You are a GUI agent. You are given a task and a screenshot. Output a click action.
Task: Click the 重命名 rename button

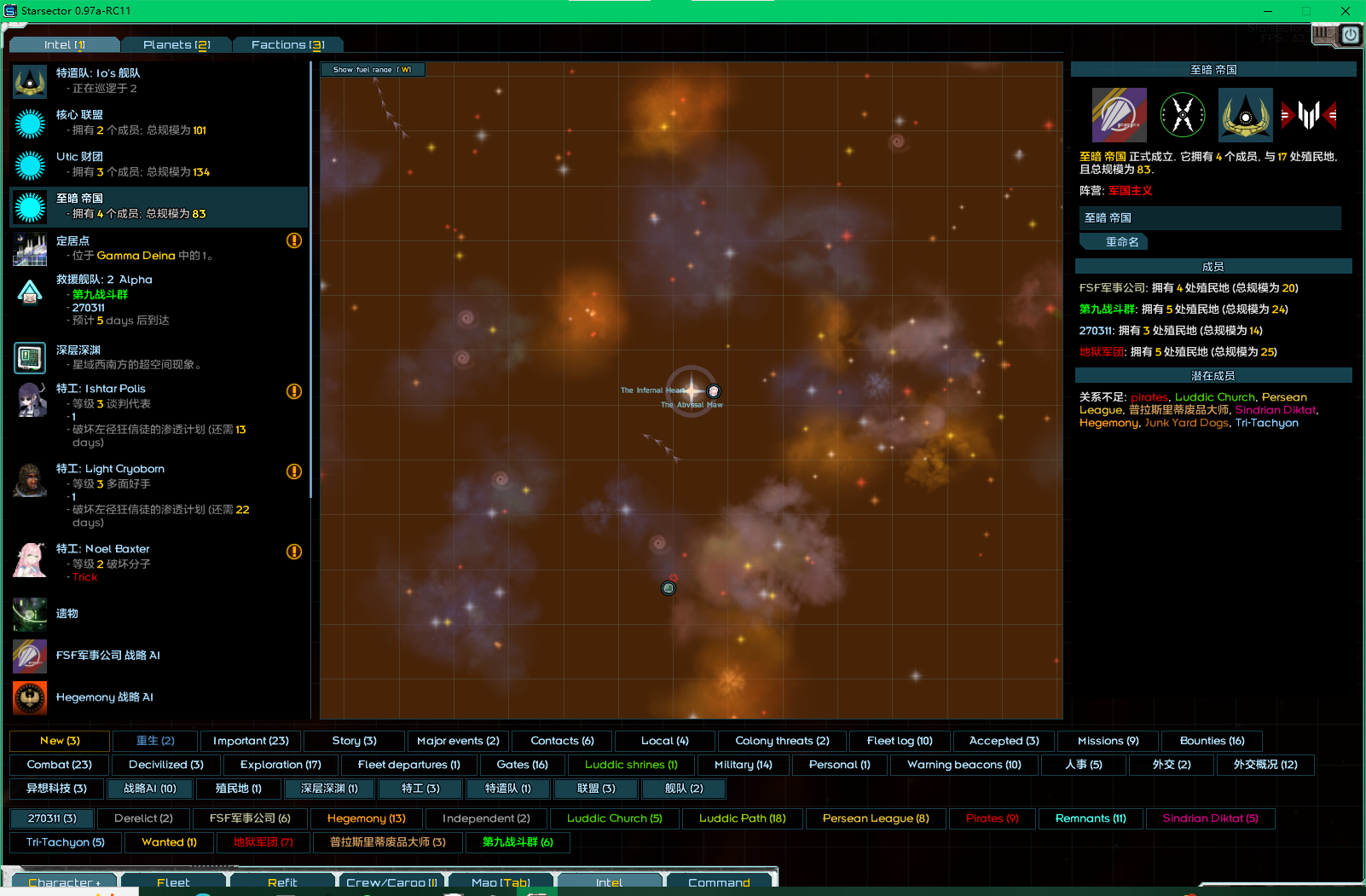tap(1121, 242)
